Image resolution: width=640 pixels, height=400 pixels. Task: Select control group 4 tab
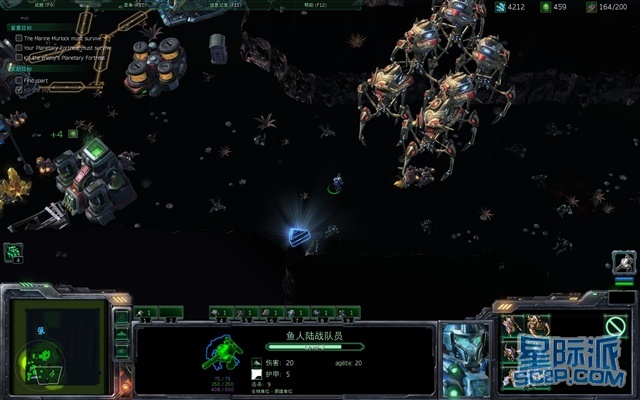222,313
